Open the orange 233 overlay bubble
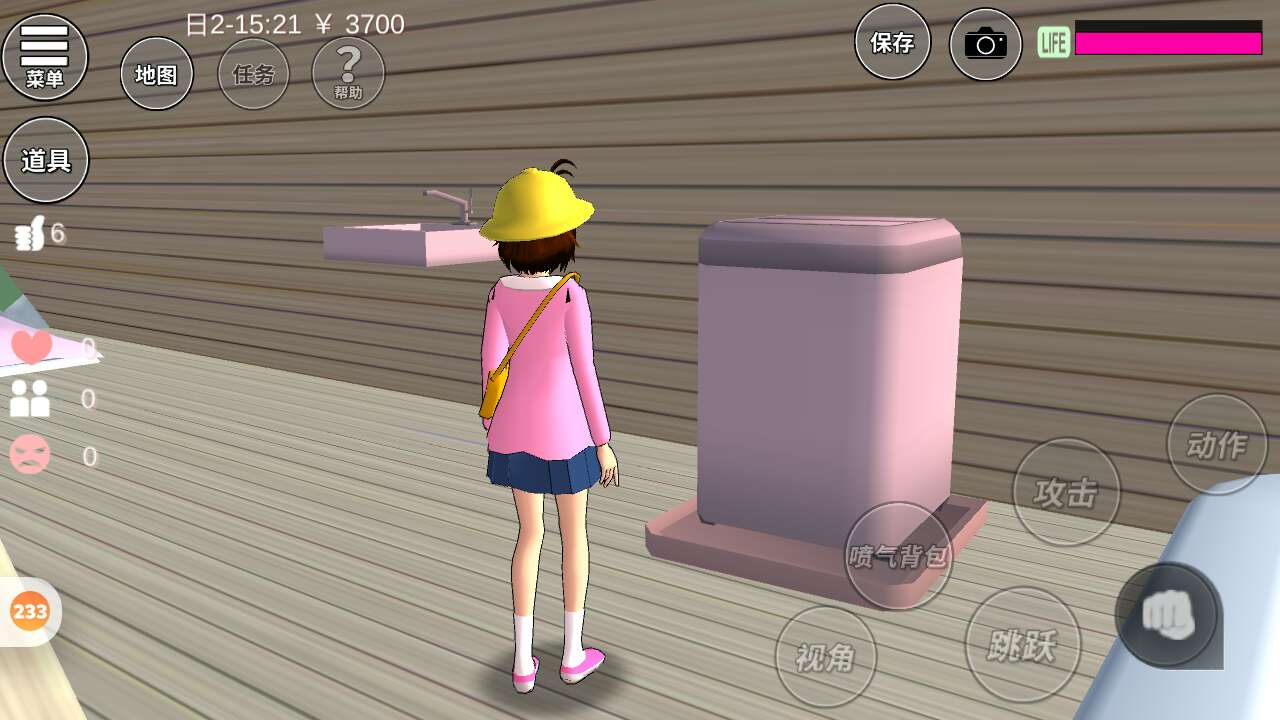Viewport: 1280px width, 720px height. coord(29,611)
